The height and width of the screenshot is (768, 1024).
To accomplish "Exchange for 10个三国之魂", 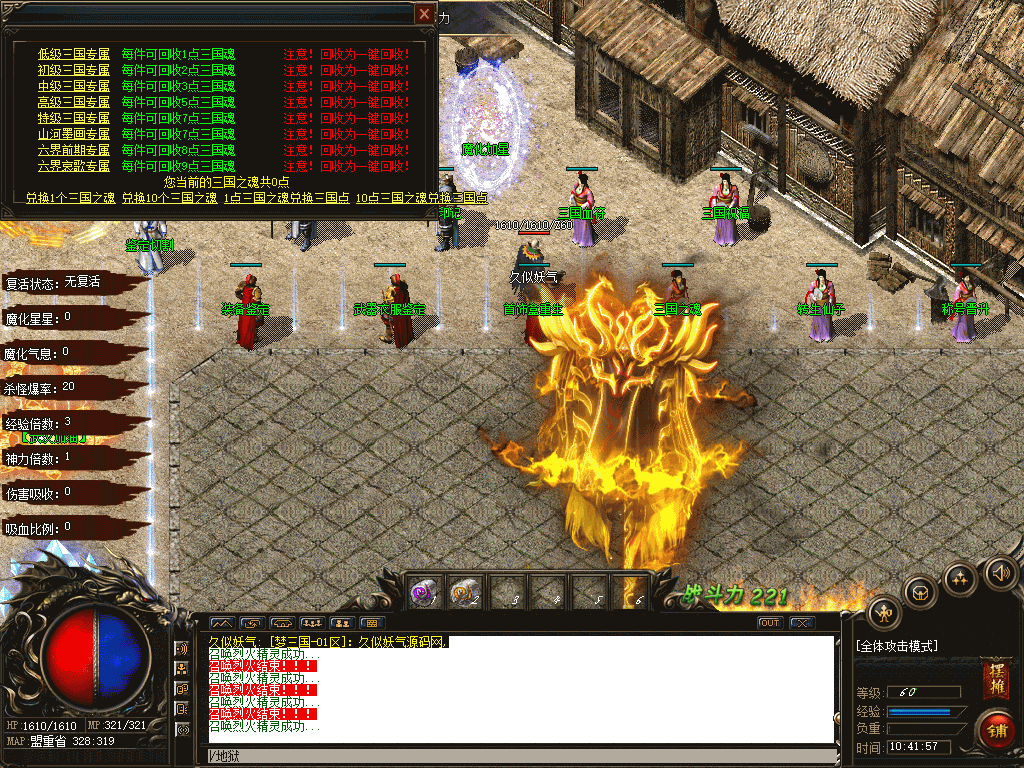I will [169, 198].
